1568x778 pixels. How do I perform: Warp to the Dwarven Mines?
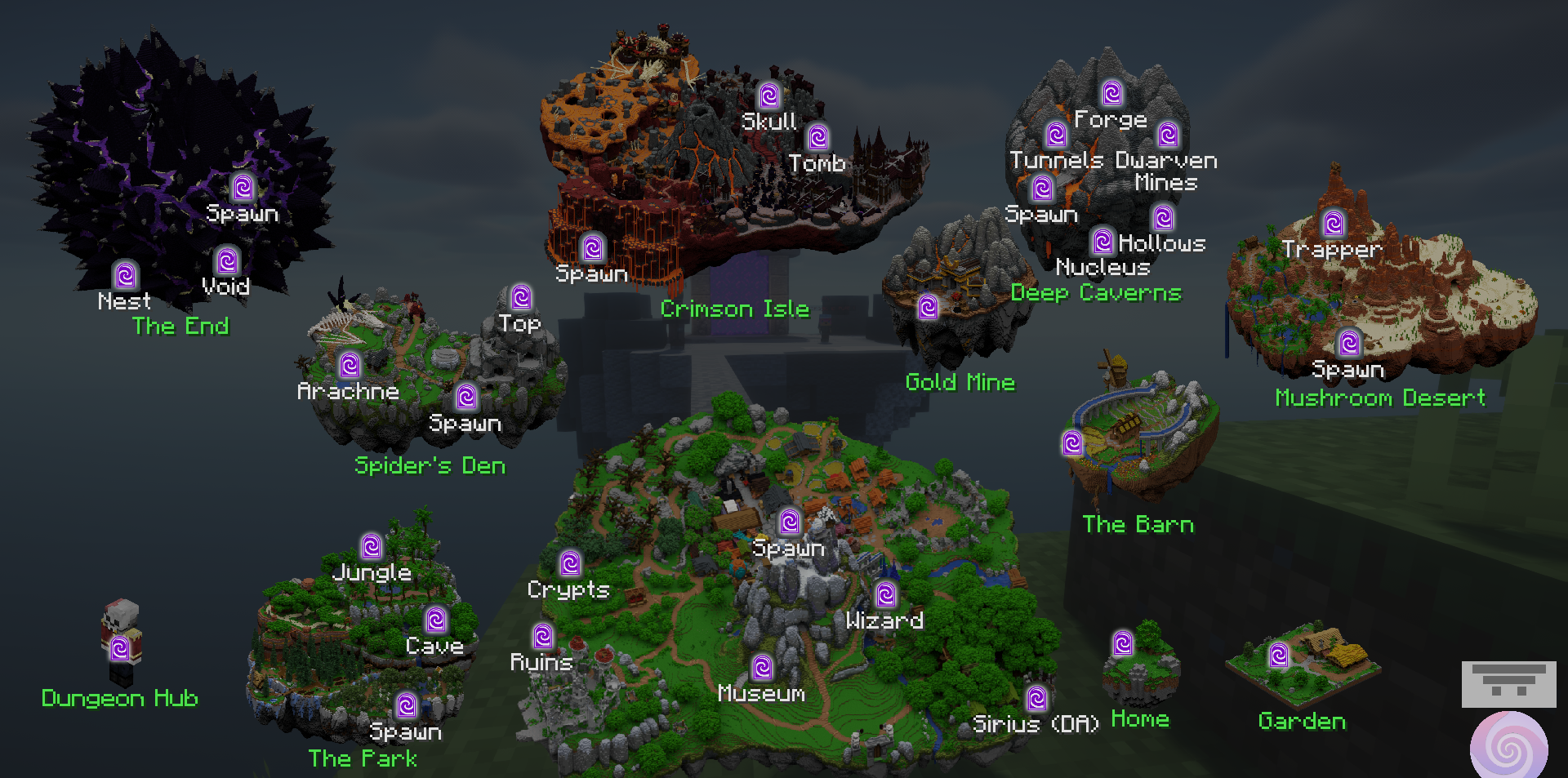(1168, 135)
